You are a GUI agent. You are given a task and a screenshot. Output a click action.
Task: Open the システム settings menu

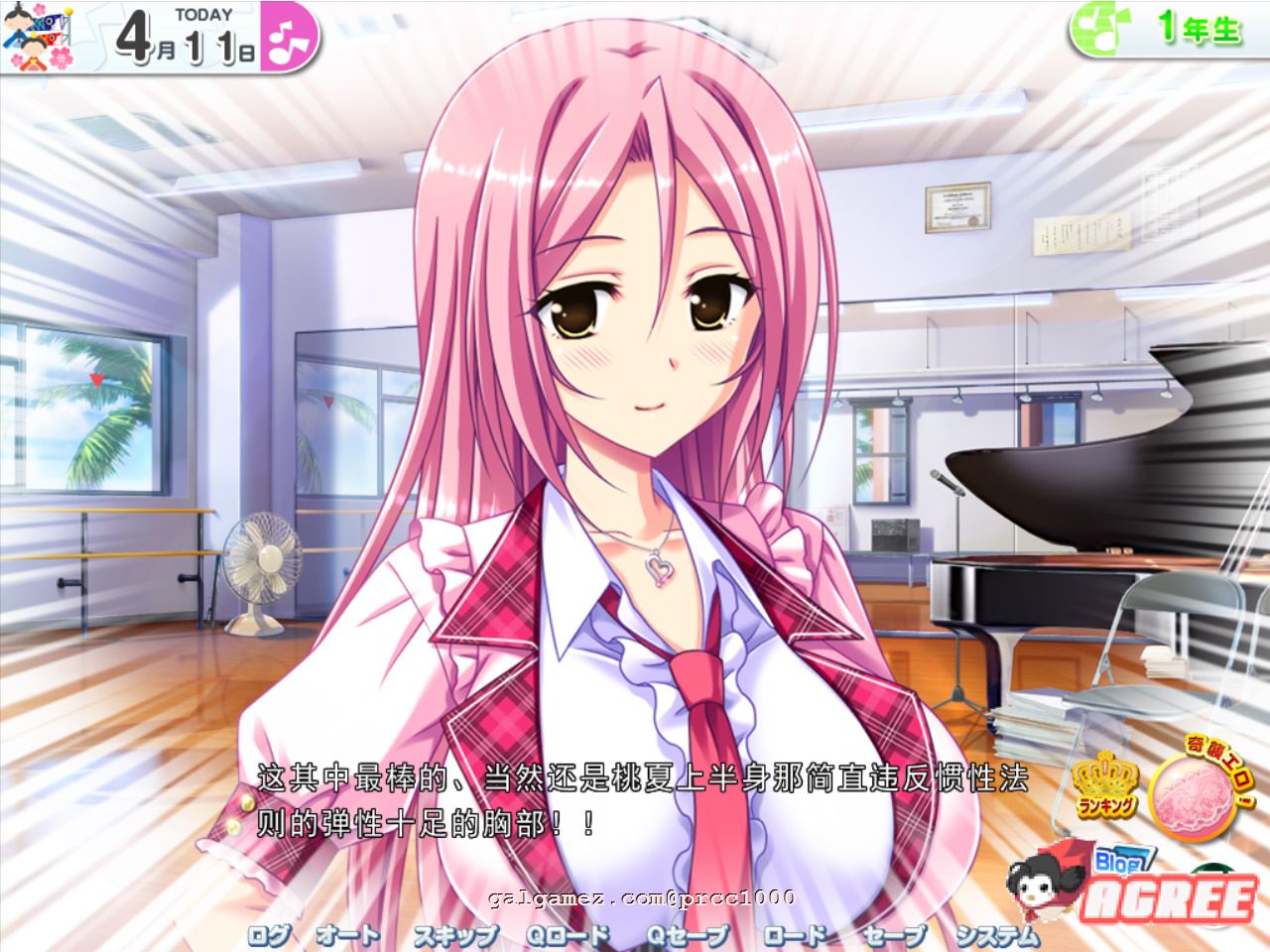click(997, 935)
